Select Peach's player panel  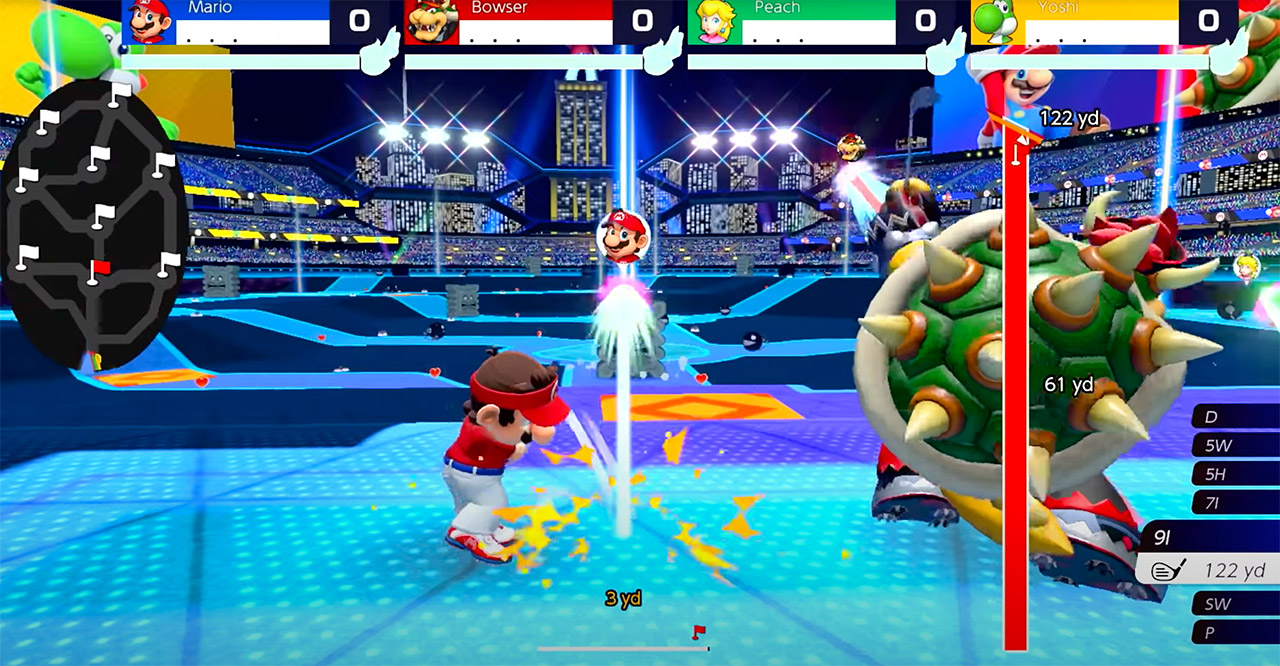pos(793,22)
